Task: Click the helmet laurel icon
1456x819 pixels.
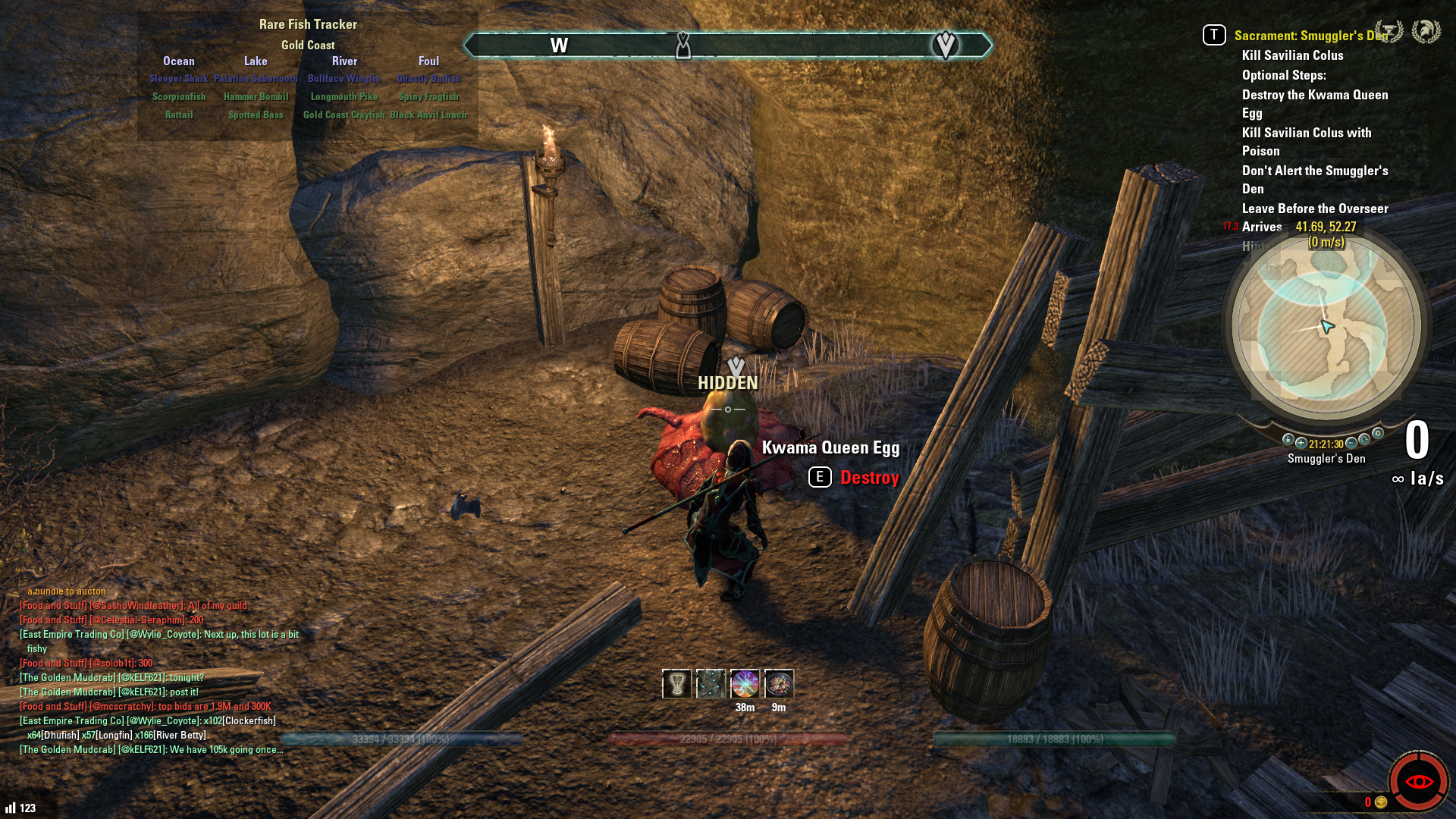Action: (1426, 32)
